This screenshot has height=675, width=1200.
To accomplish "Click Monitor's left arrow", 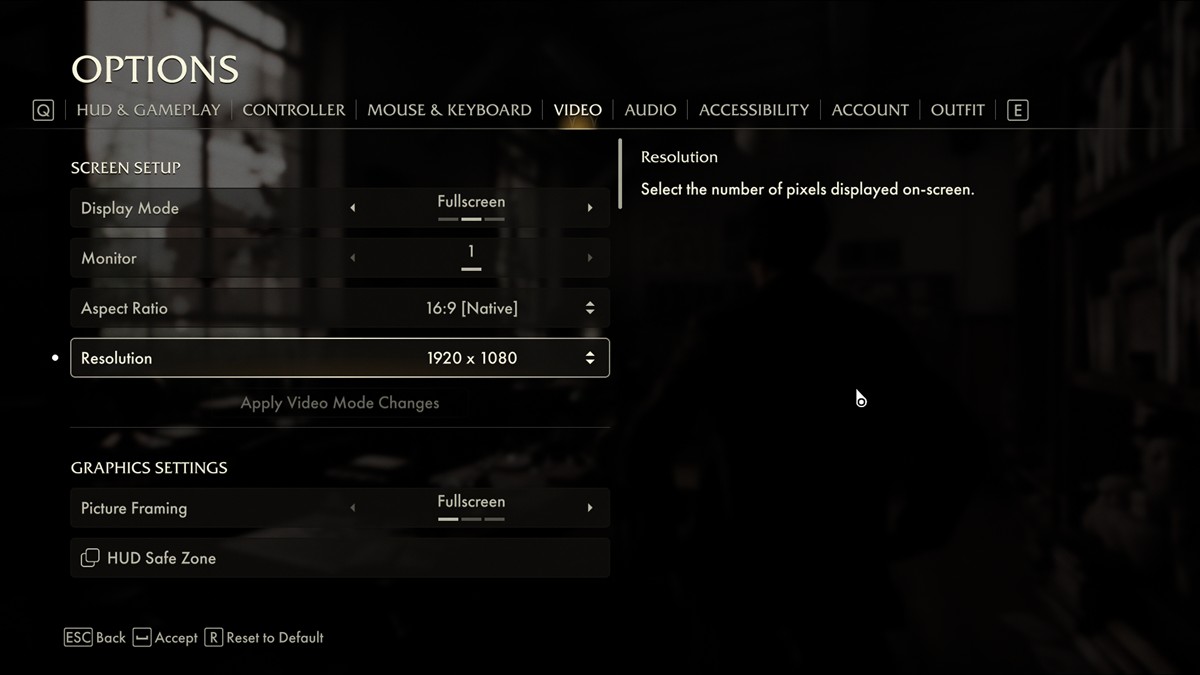I will pos(352,258).
